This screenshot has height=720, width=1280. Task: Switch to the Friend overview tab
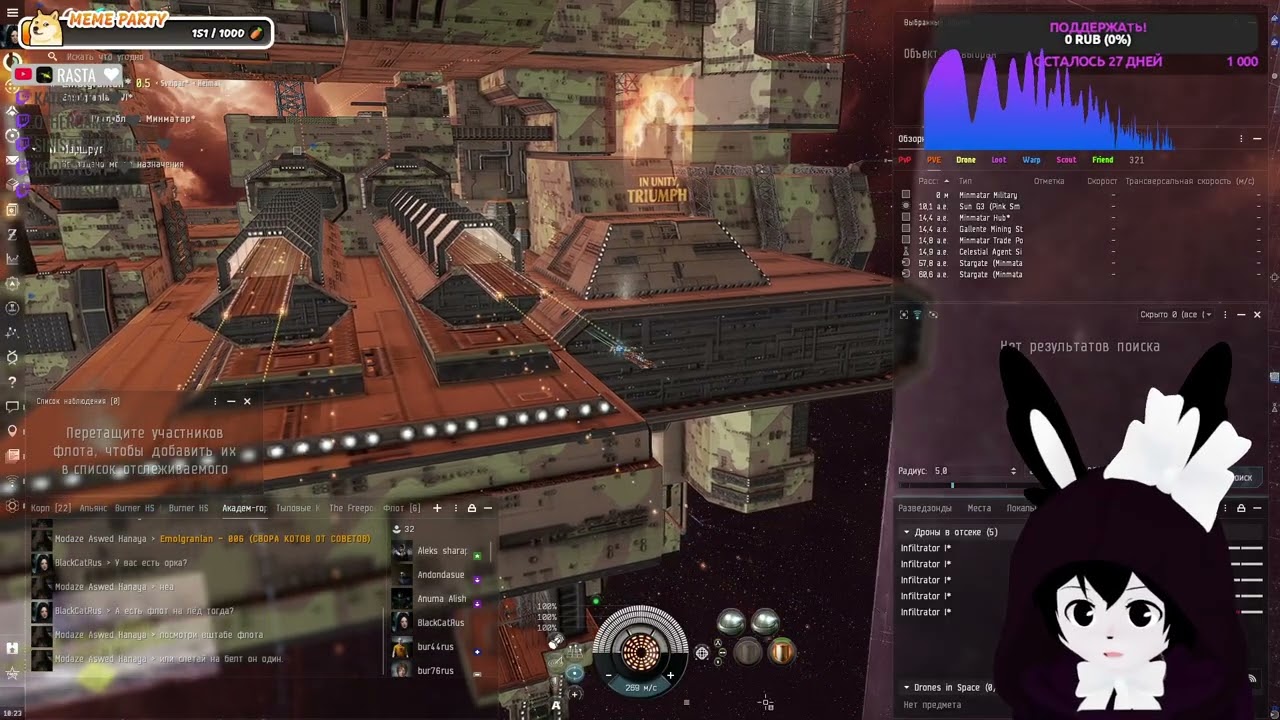[x=1102, y=160]
